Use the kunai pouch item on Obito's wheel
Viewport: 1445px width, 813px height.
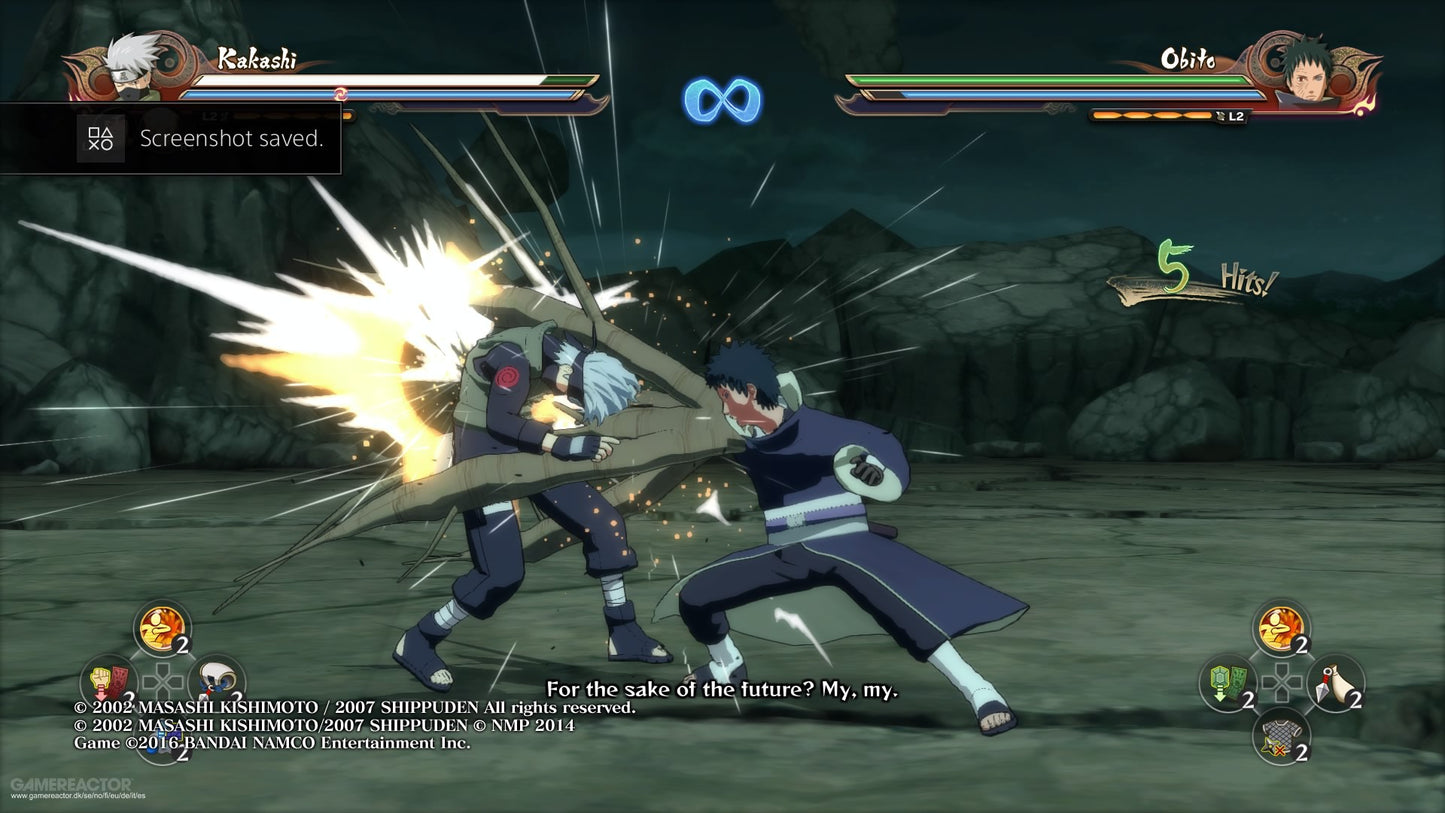coord(1334,683)
